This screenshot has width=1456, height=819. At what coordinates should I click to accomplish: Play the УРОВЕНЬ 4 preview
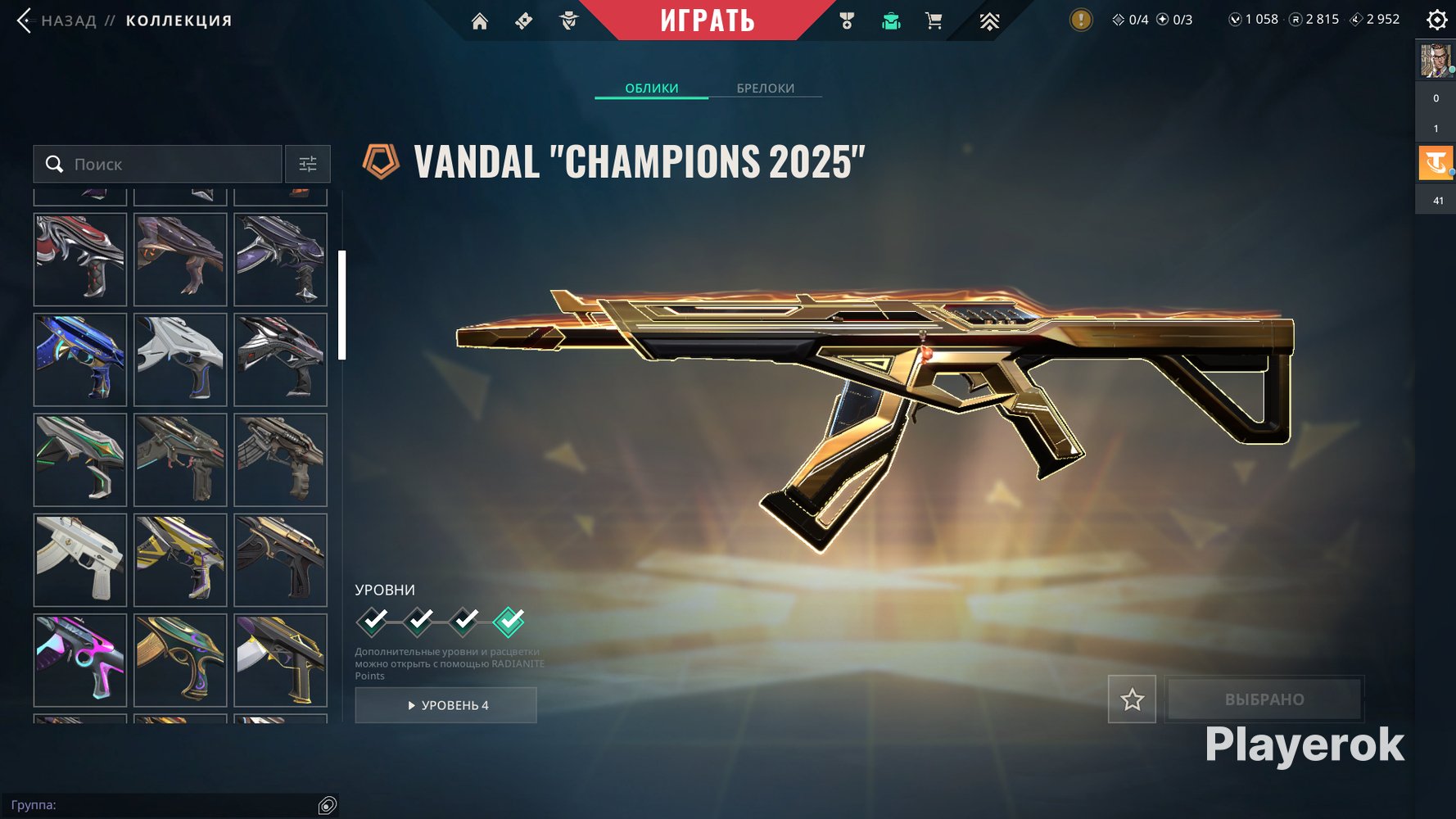446,705
